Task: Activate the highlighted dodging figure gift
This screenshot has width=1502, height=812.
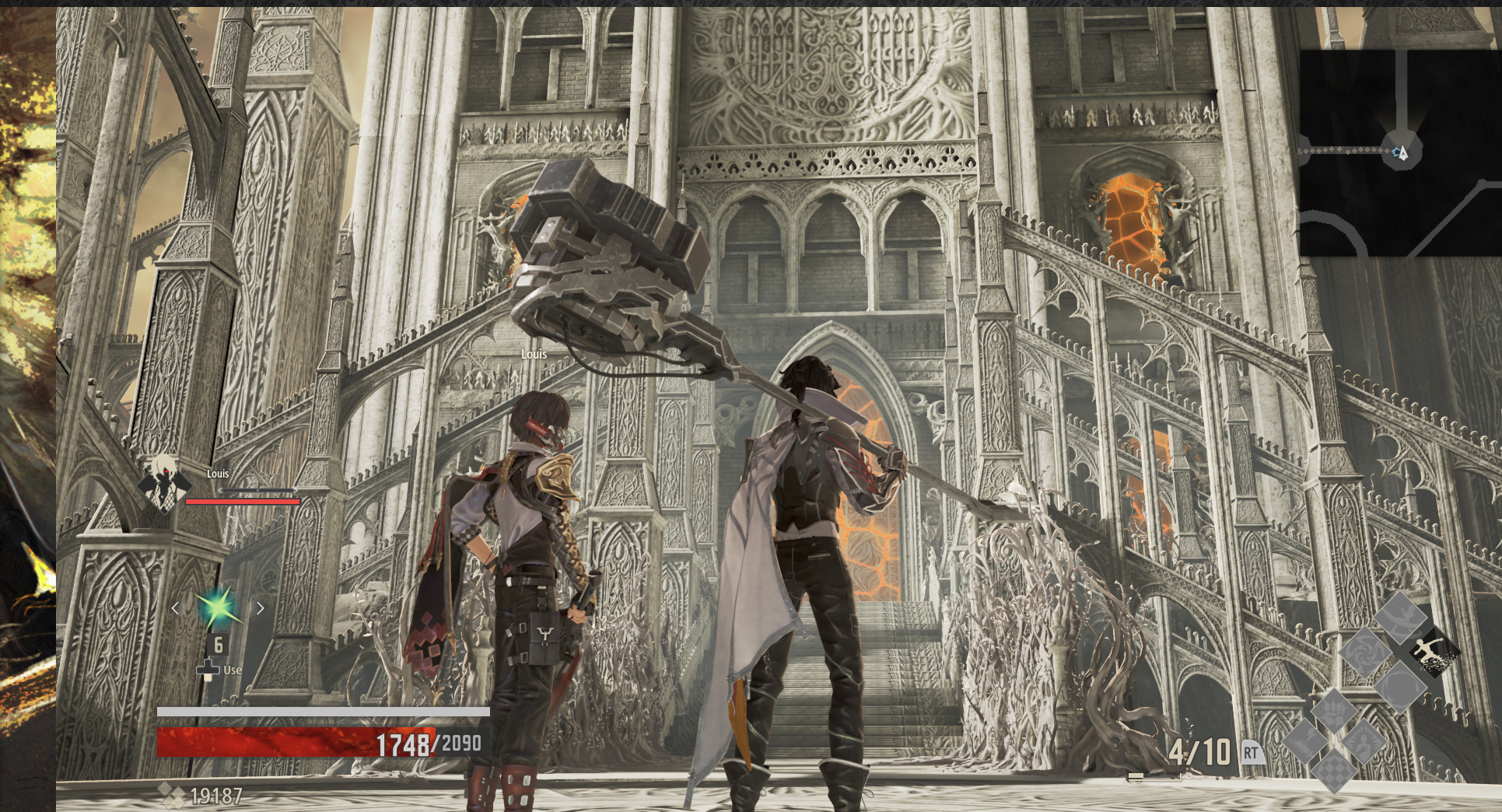Action: pyautogui.click(x=1434, y=651)
